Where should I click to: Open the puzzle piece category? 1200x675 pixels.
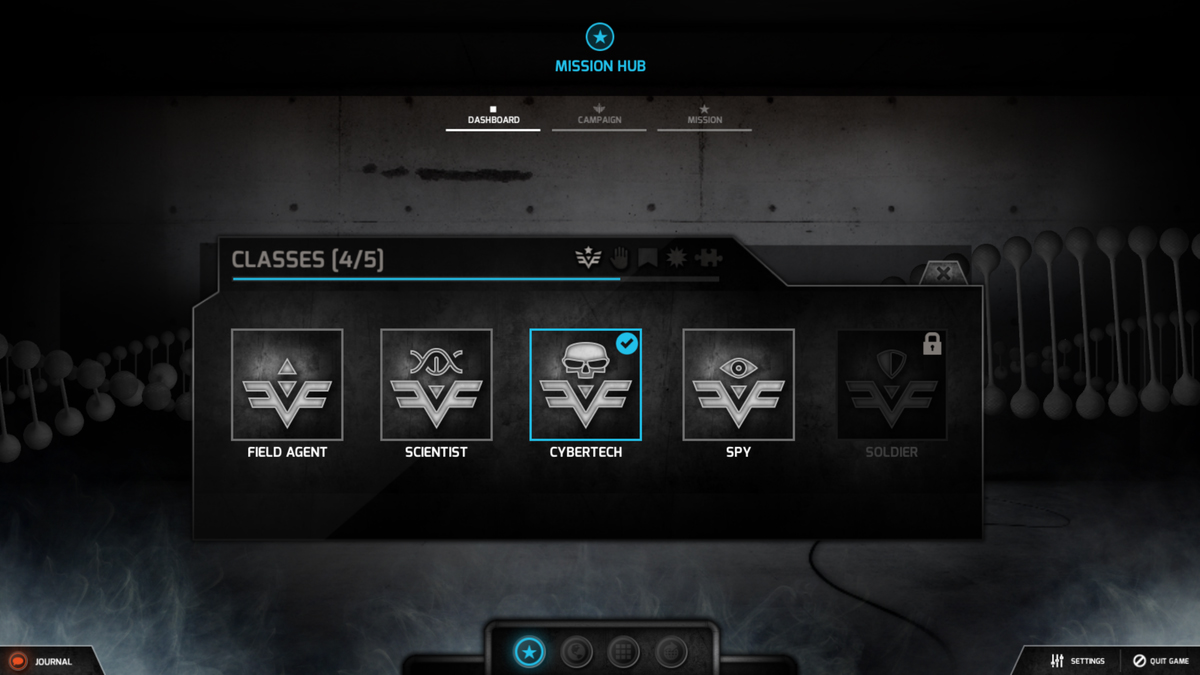[709, 259]
